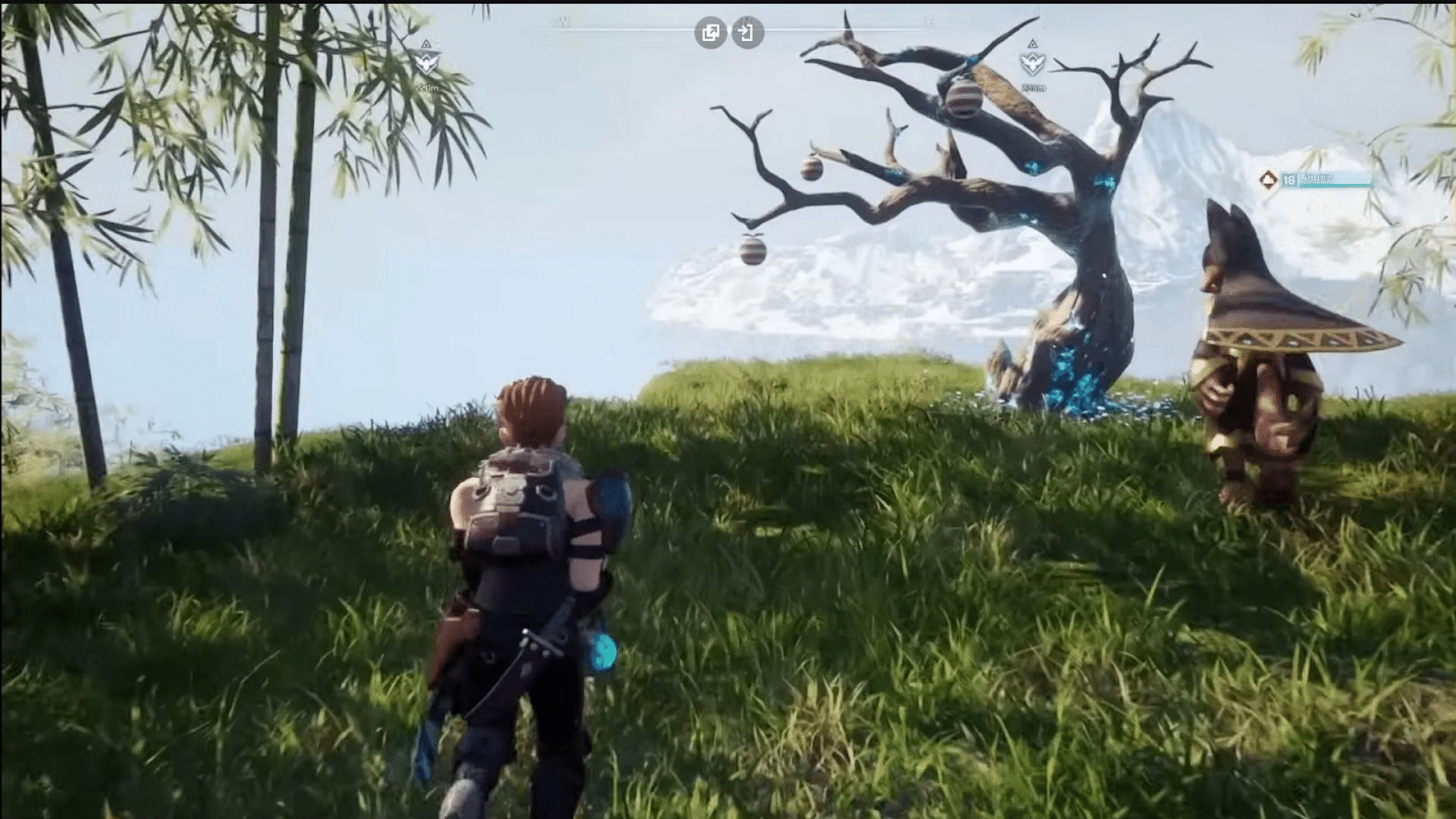Image resolution: width=1456 pixels, height=819 pixels.
Task: Click the distance label below the right waypoint marker
Action: [1033, 87]
